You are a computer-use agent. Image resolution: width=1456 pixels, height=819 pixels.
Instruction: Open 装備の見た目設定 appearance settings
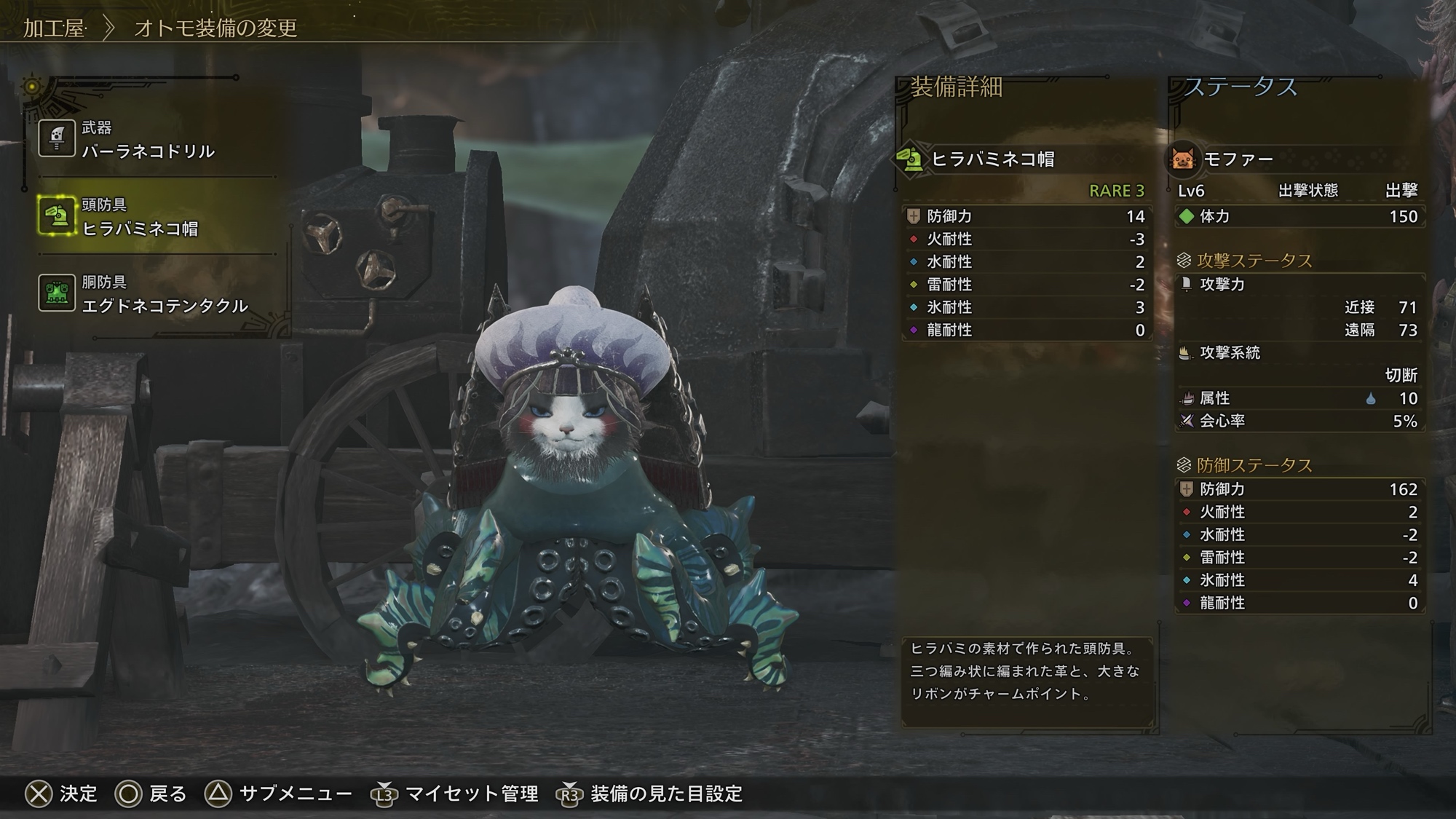pyautogui.click(x=649, y=794)
